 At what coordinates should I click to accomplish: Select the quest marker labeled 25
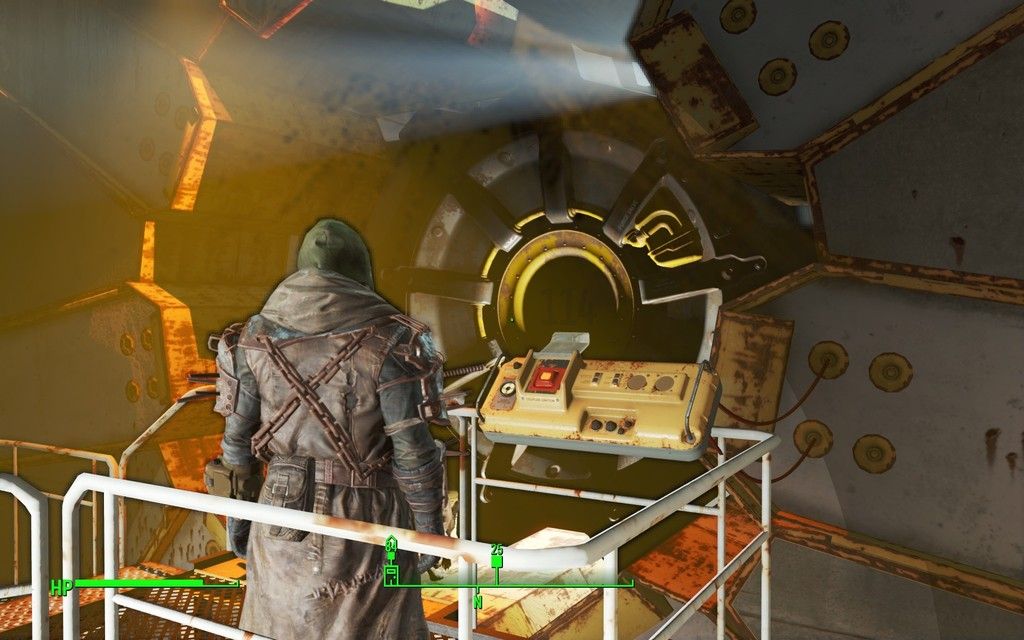(497, 561)
